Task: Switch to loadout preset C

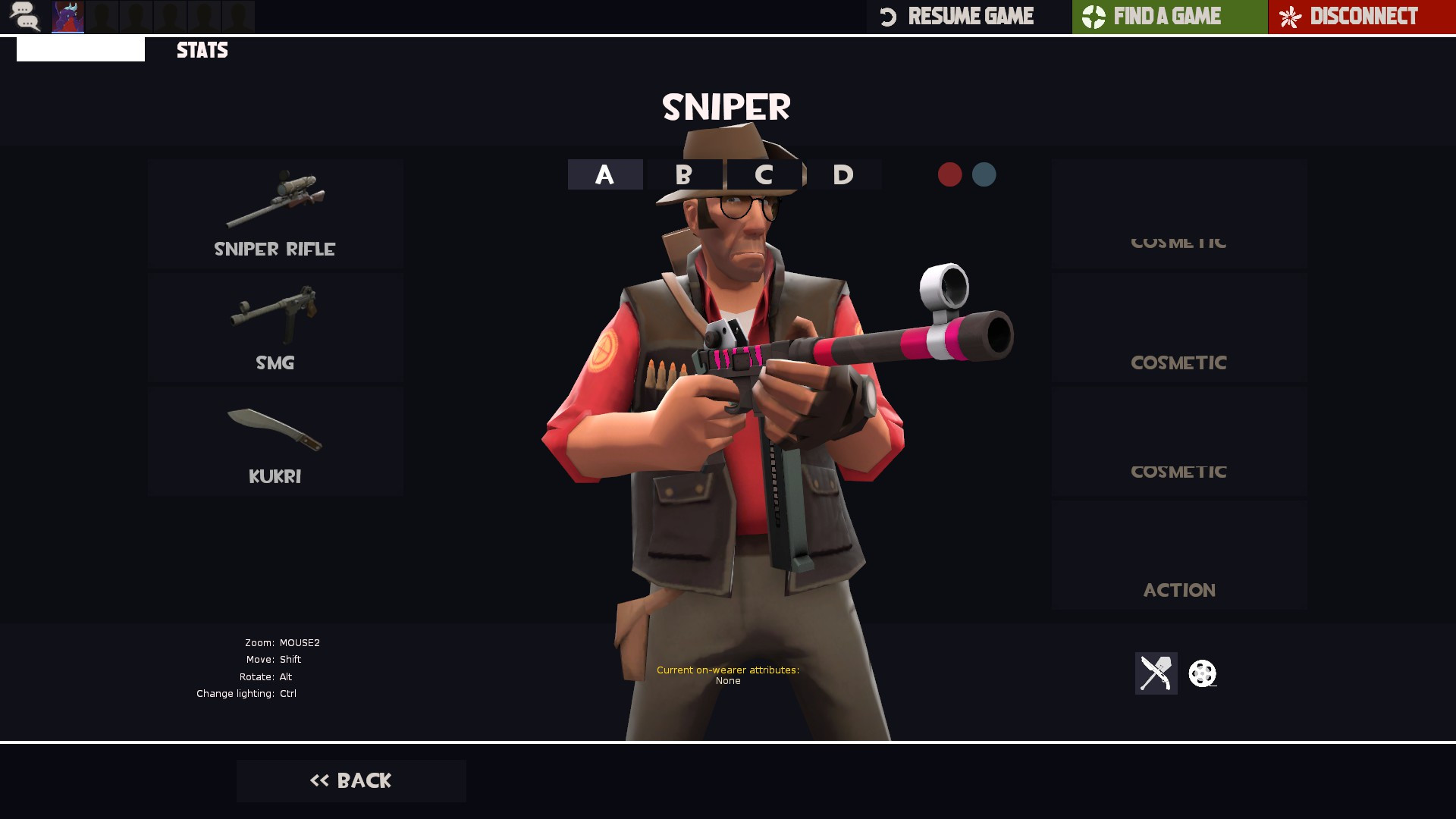Action: 764,174
